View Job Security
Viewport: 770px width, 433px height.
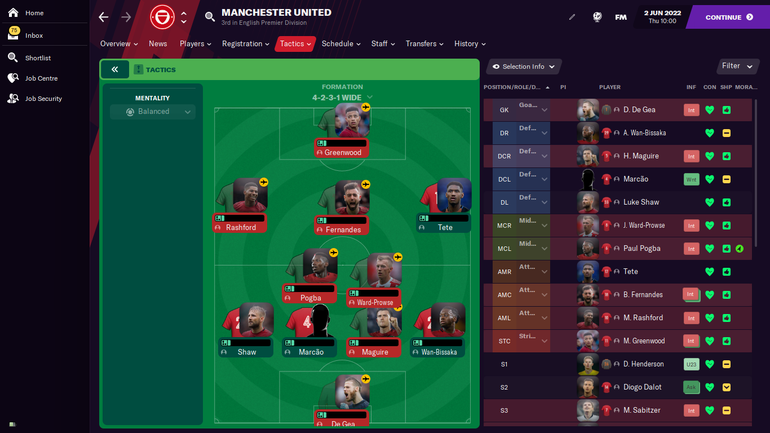point(43,99)
